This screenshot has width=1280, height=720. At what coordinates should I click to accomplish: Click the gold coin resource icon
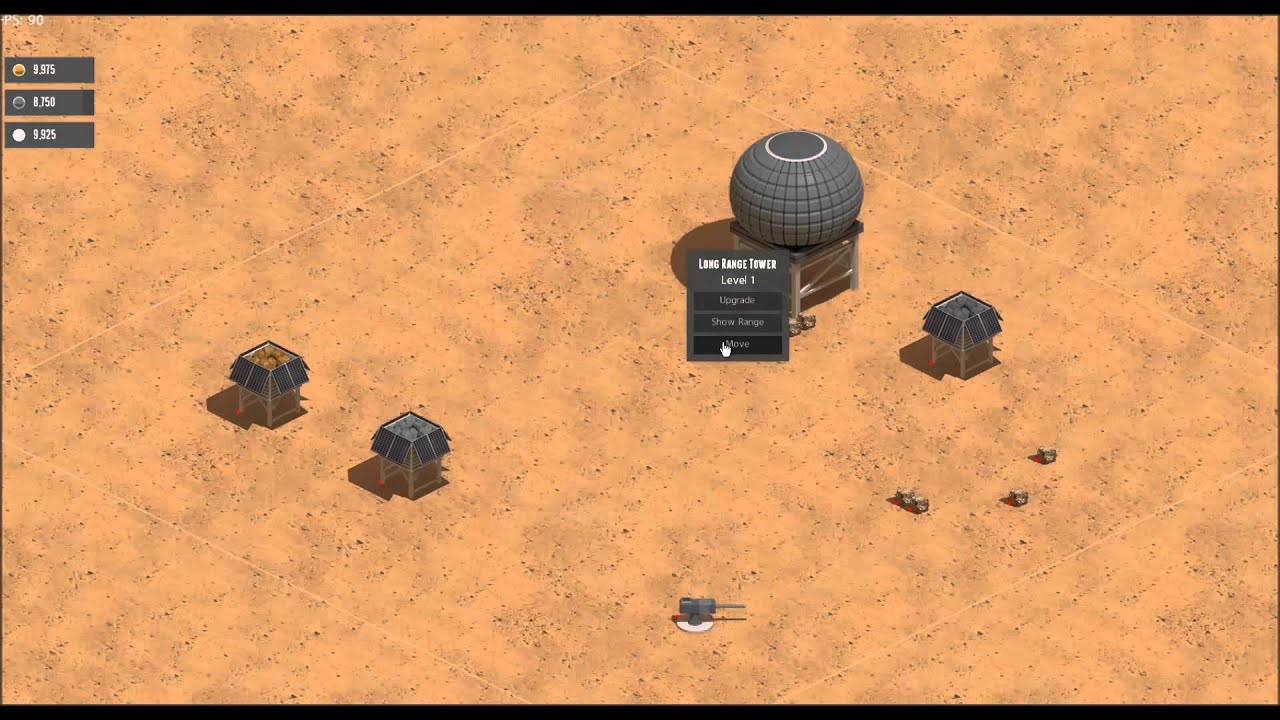point(18,70)
